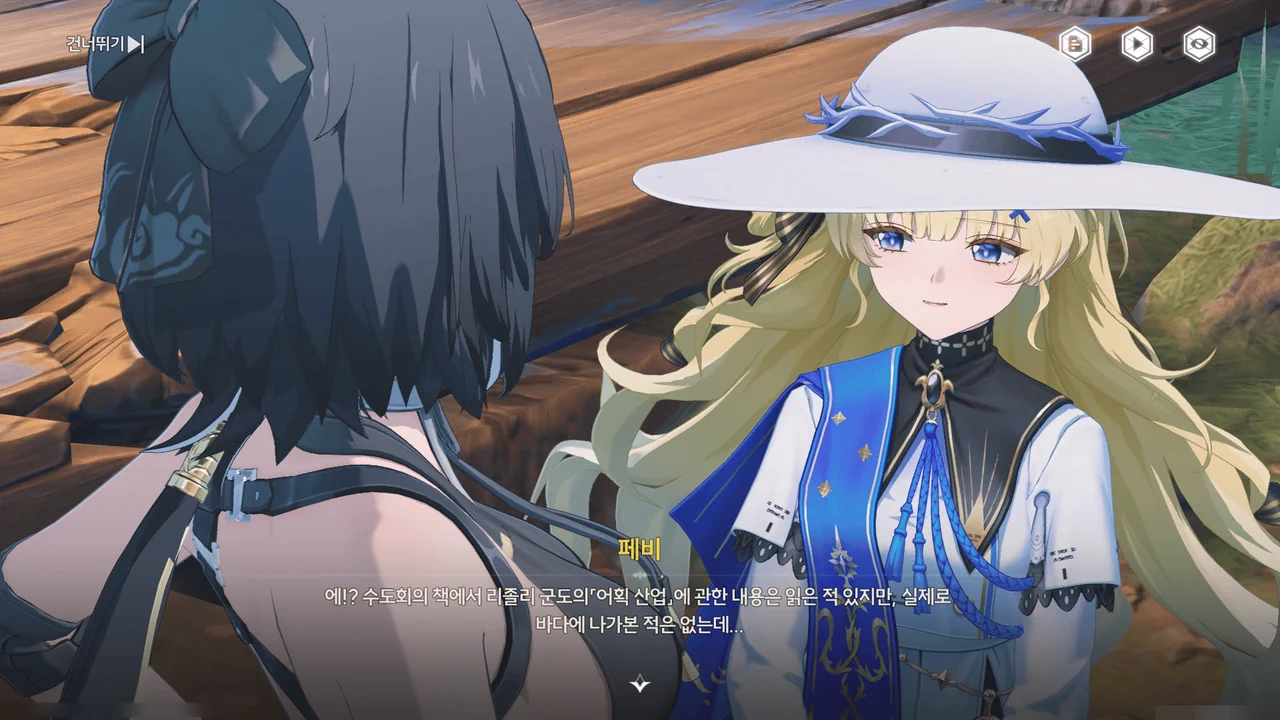
Task: Advance dialogue using the diamond continue arrow
Action: tap(640, 684)
